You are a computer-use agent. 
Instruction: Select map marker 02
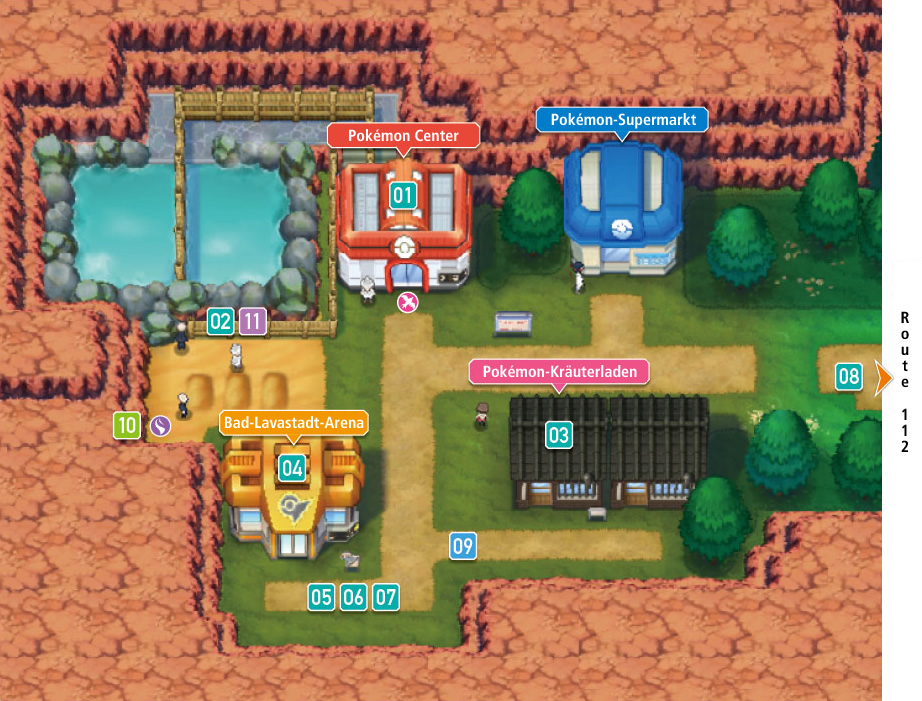click(220, 322)
